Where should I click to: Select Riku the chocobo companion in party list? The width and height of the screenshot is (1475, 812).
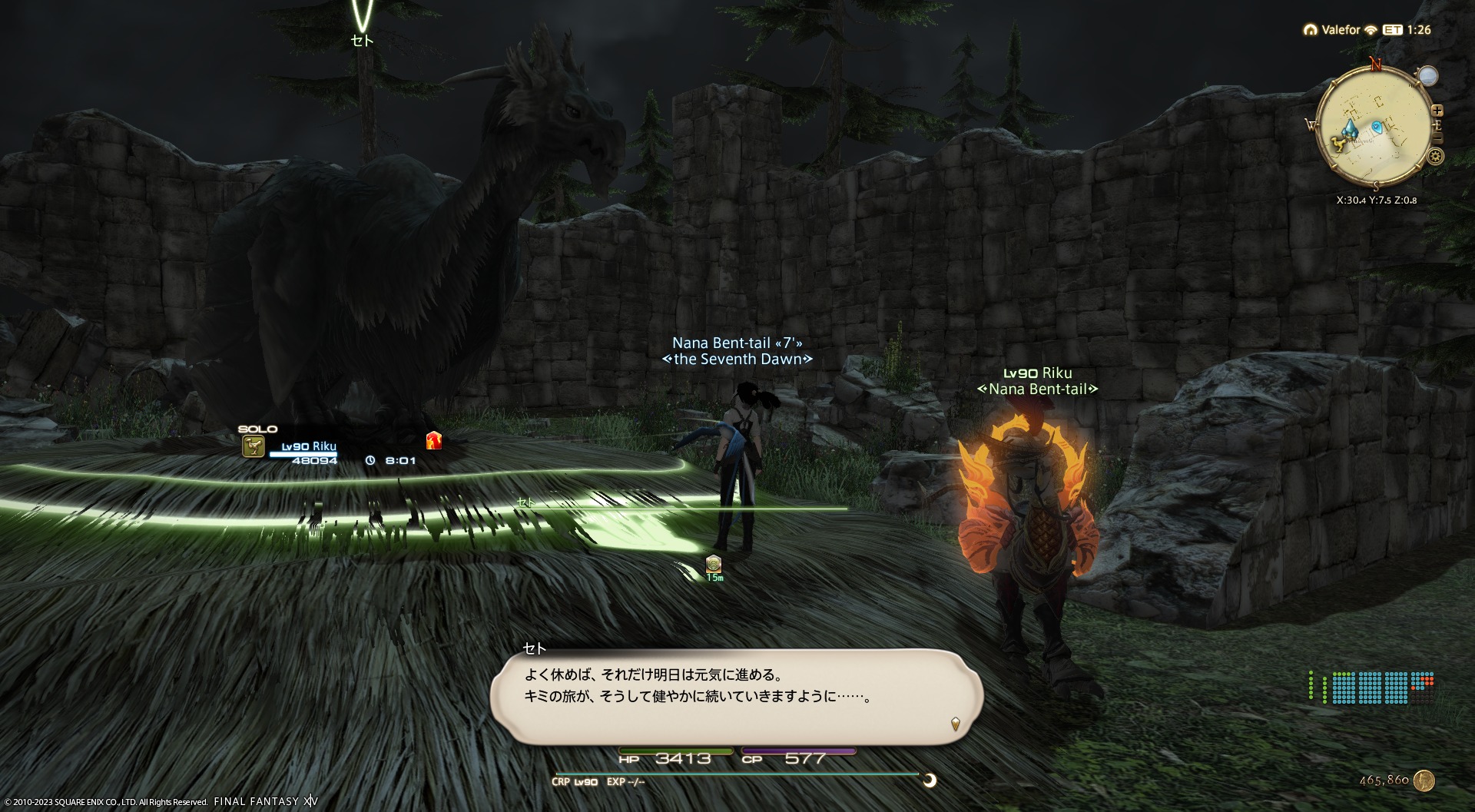[307, 447]
